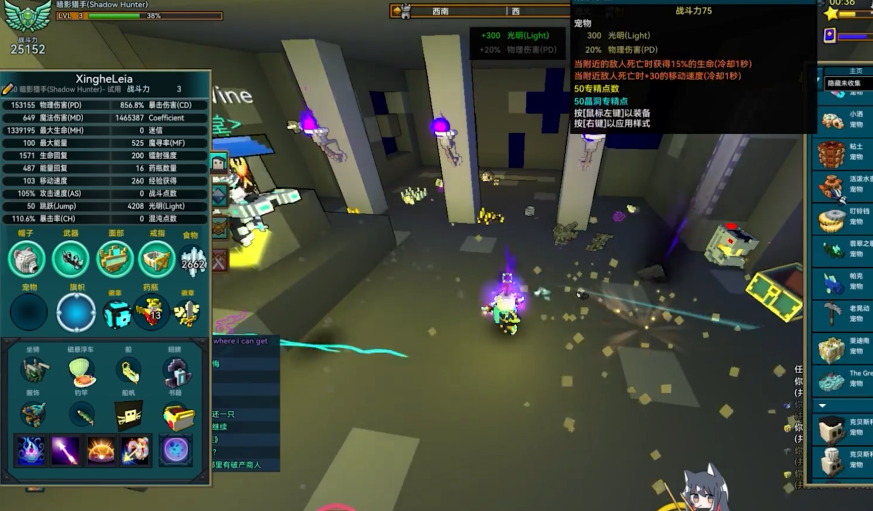Select the mag rider (磁悬浮车) shell slot

pos(80,371)
